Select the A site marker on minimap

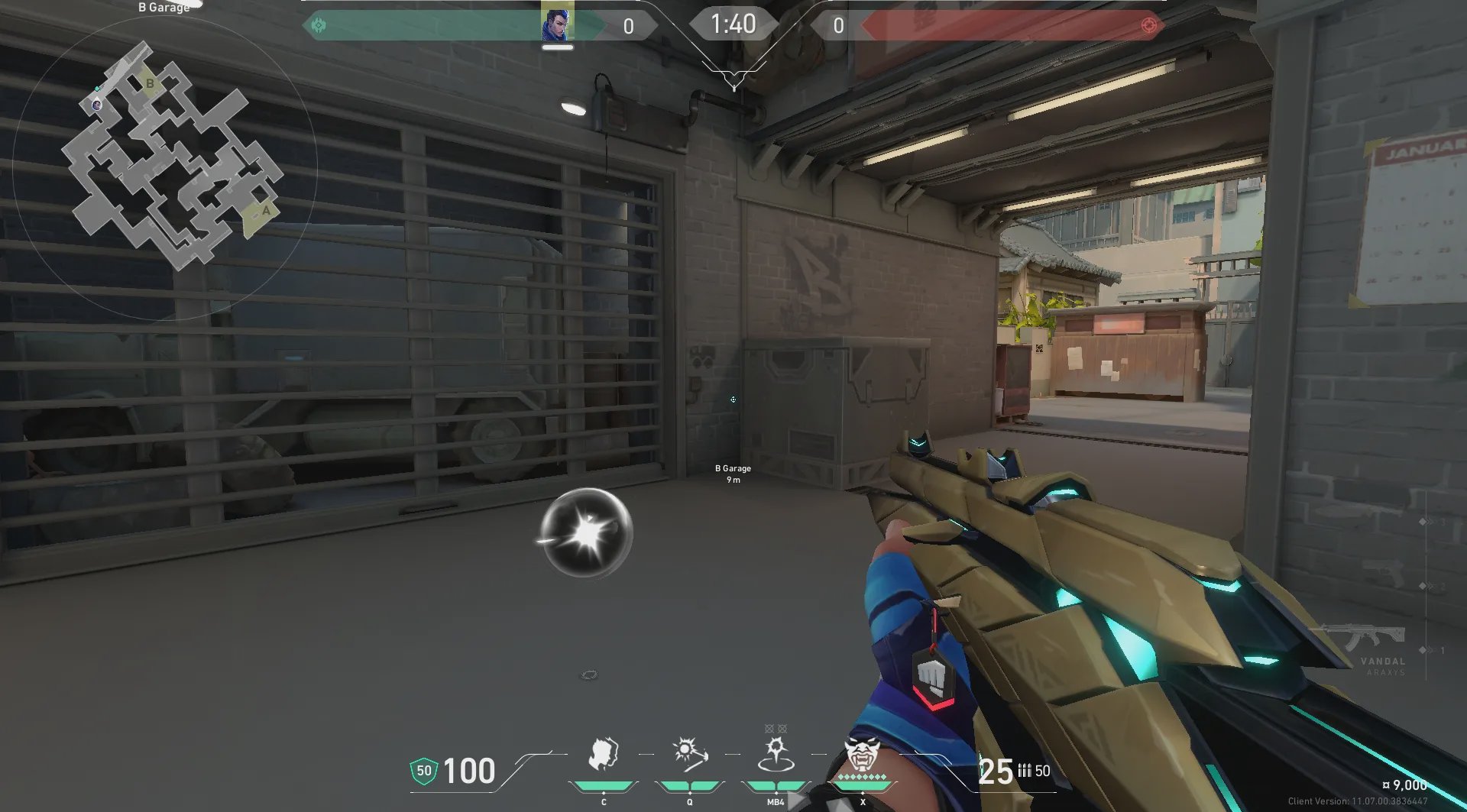(265, 211)
